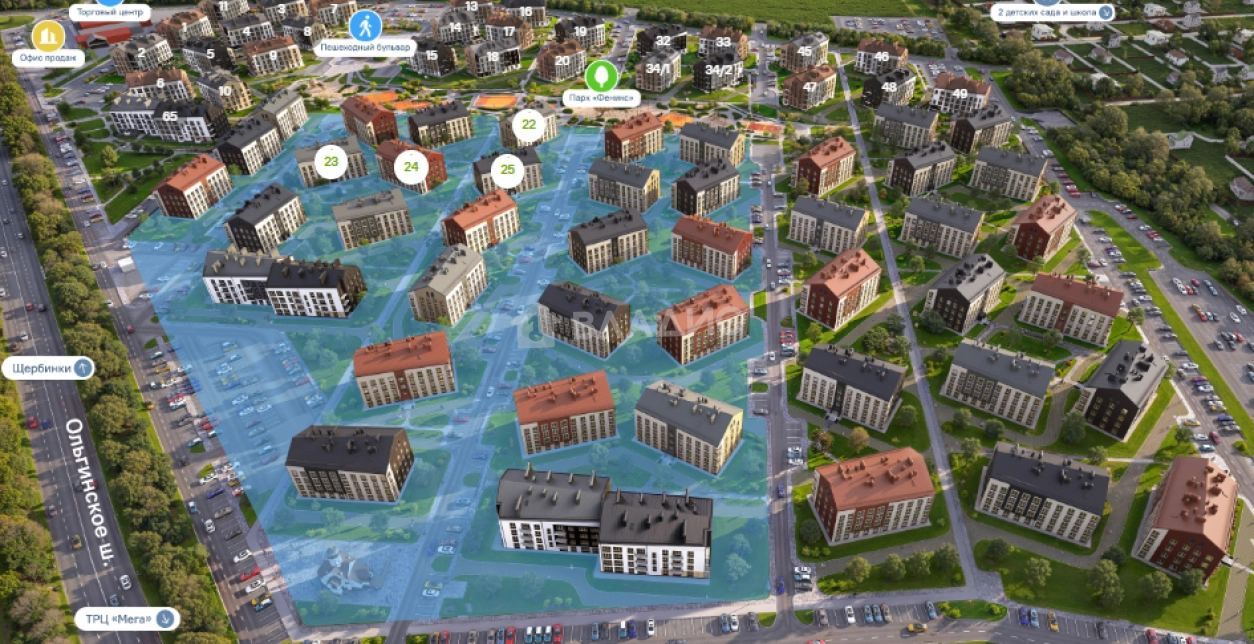
Task: Choose building marker 23
Action: [330, 160]
